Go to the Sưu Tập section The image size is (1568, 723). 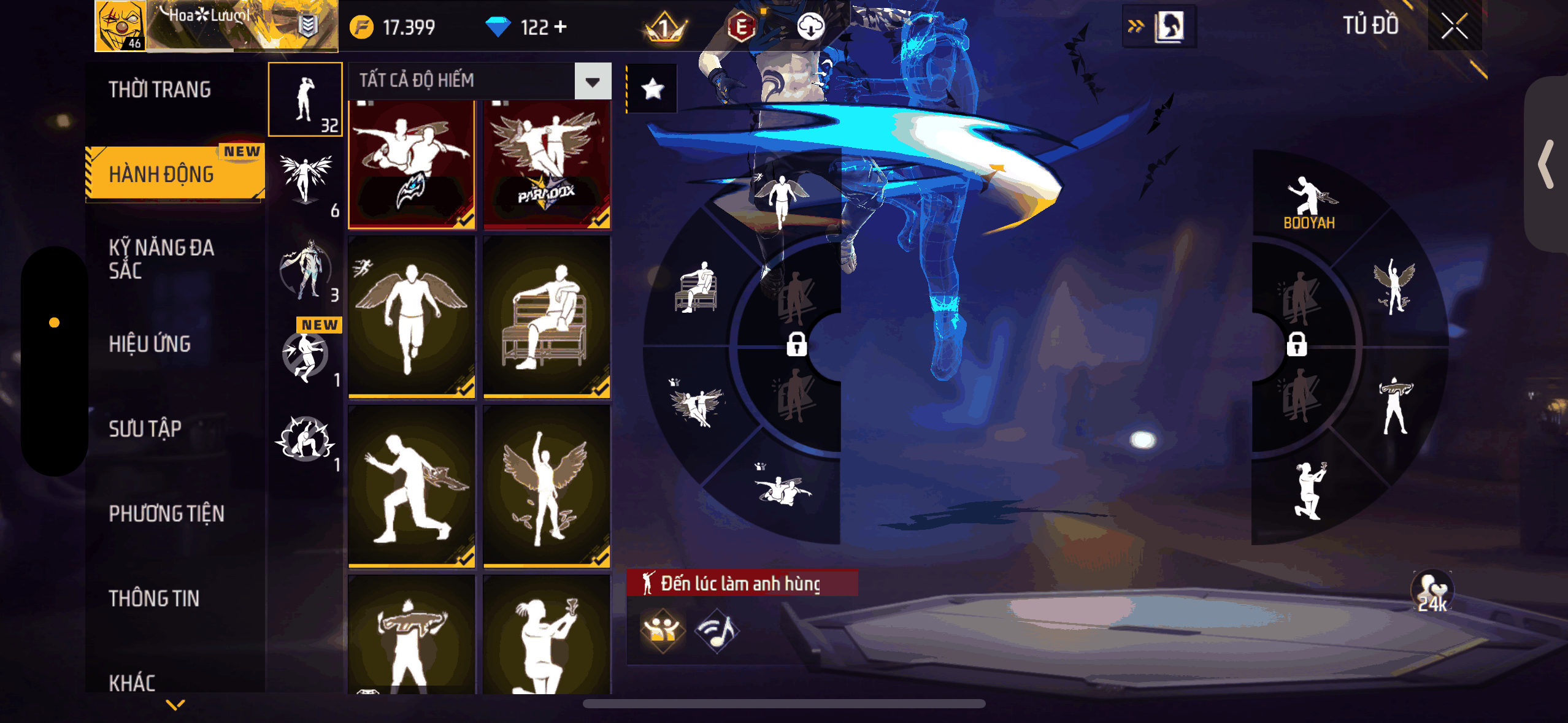tap(145, 428)
